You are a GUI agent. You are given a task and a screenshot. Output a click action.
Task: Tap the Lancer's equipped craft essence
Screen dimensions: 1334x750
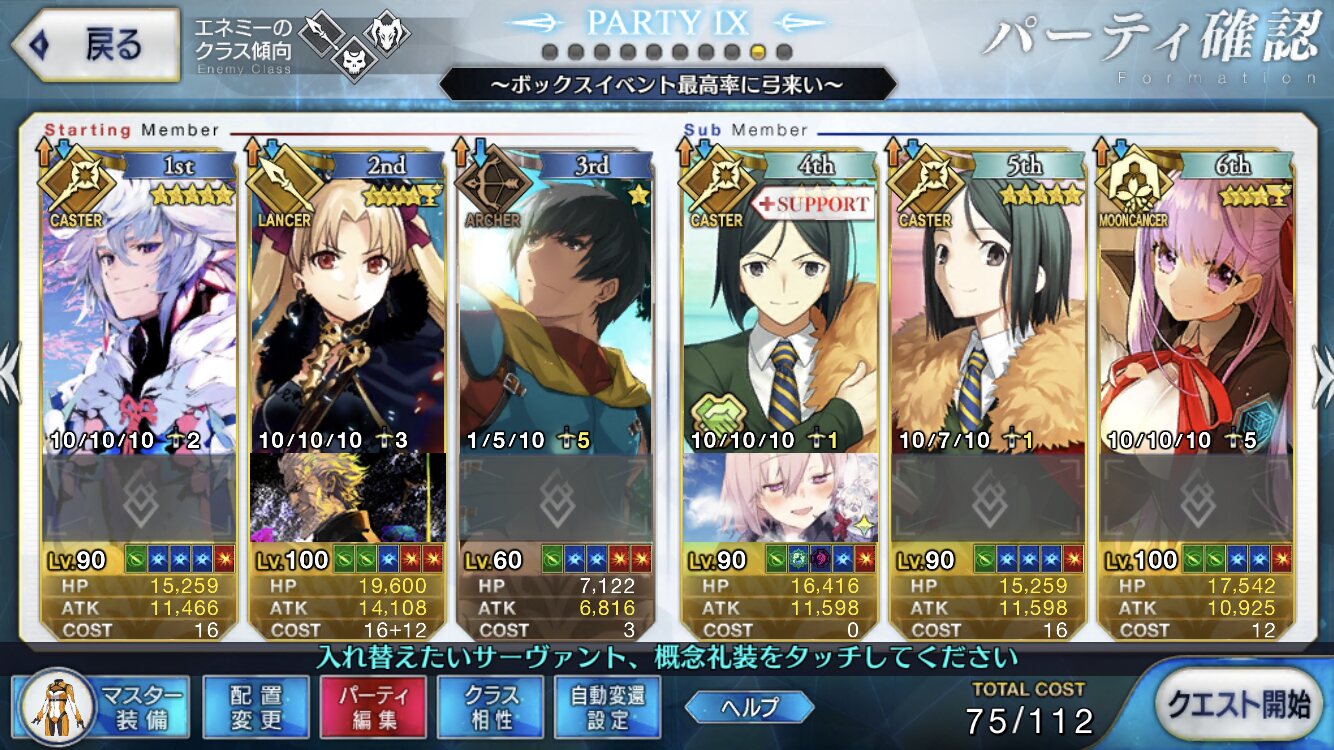(348, 497)
